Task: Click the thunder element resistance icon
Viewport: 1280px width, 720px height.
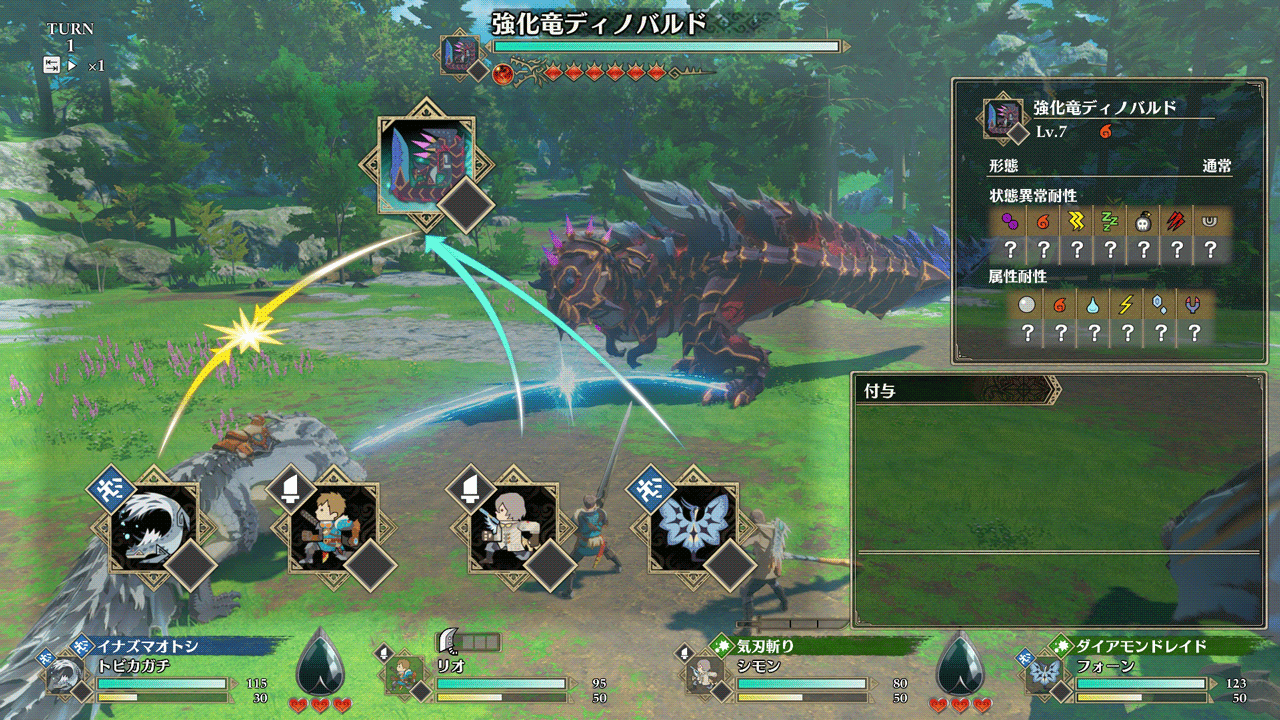Action: tap(1126, 305)
